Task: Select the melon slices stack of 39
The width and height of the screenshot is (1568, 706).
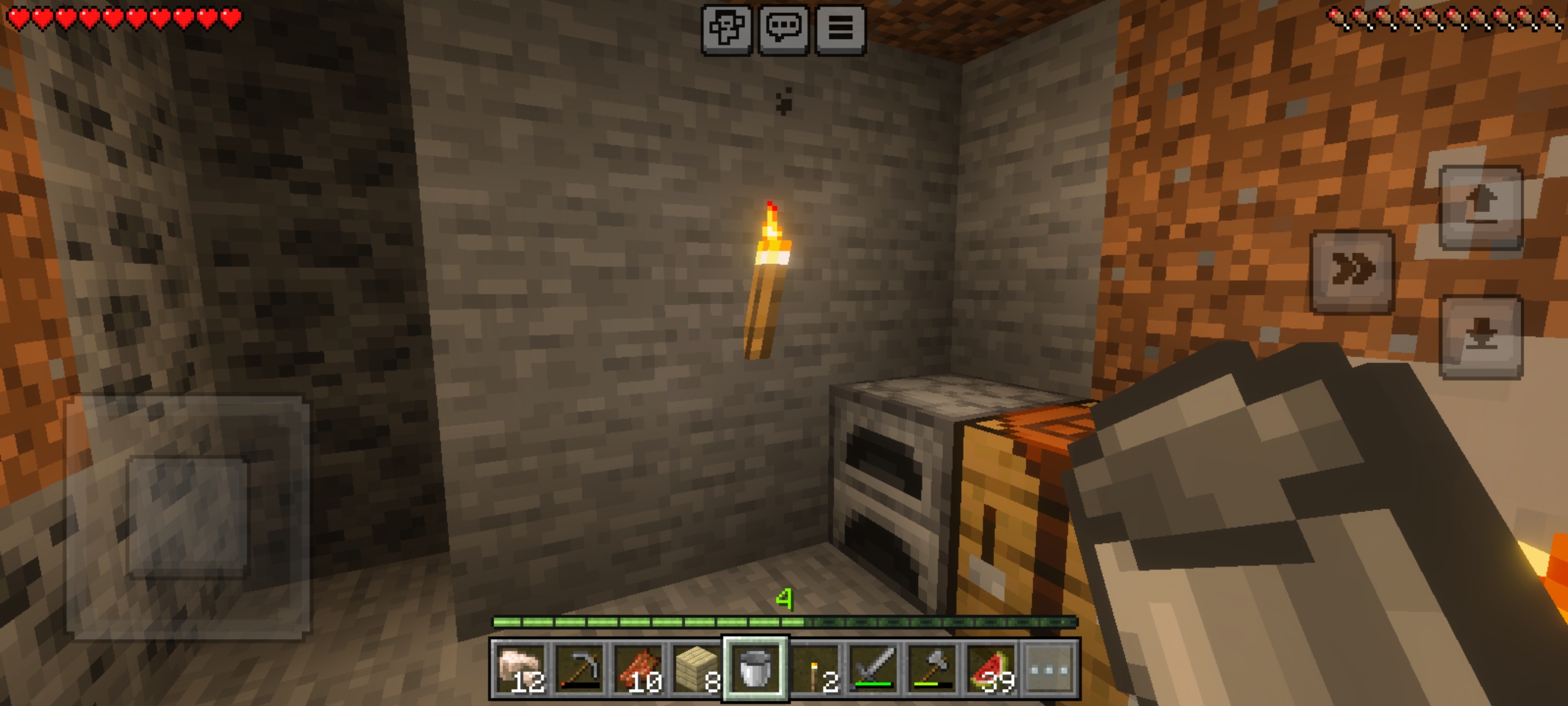Action: pos(991,669)
